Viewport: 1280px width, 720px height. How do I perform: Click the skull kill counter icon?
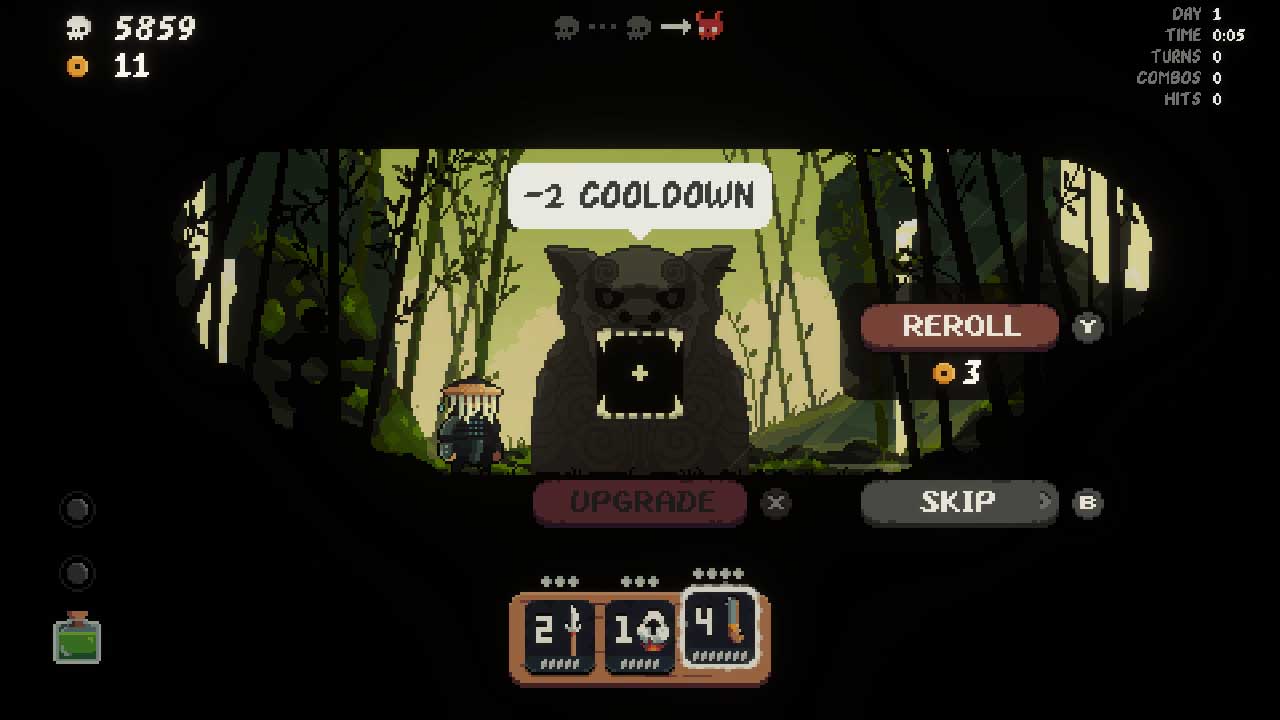78,27
